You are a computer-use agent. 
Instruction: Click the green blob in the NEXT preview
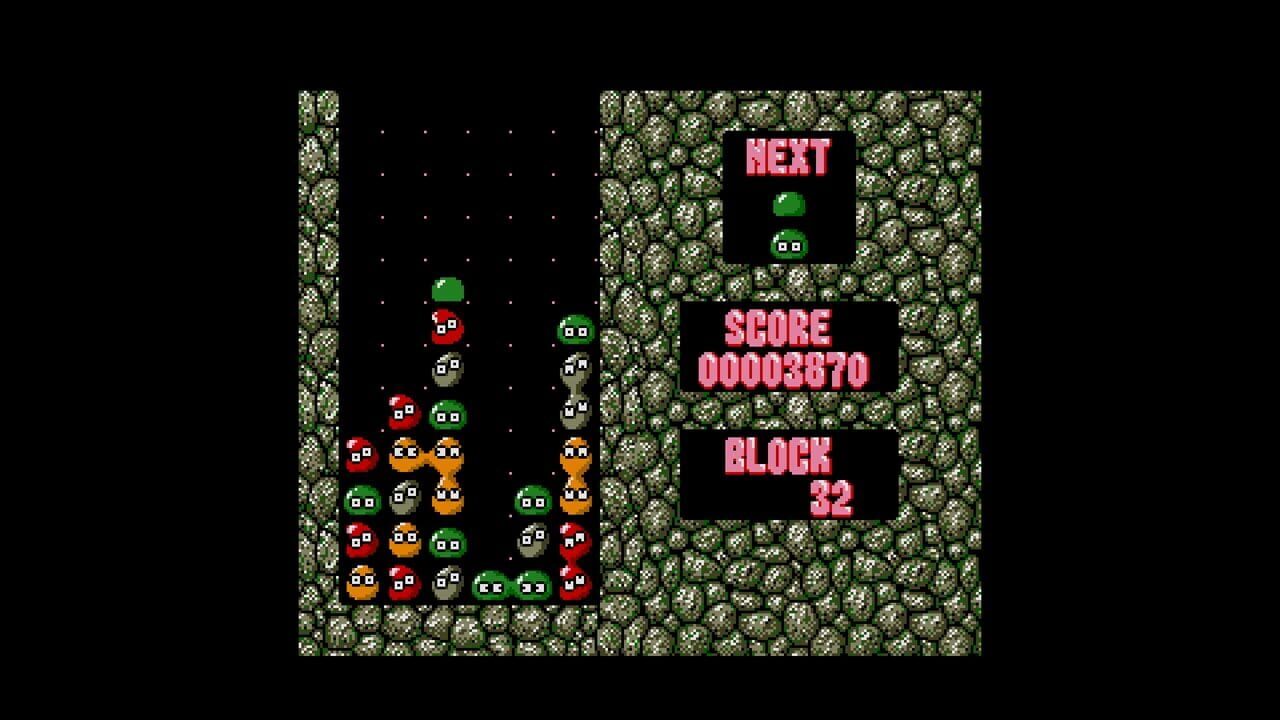point(790,203)
